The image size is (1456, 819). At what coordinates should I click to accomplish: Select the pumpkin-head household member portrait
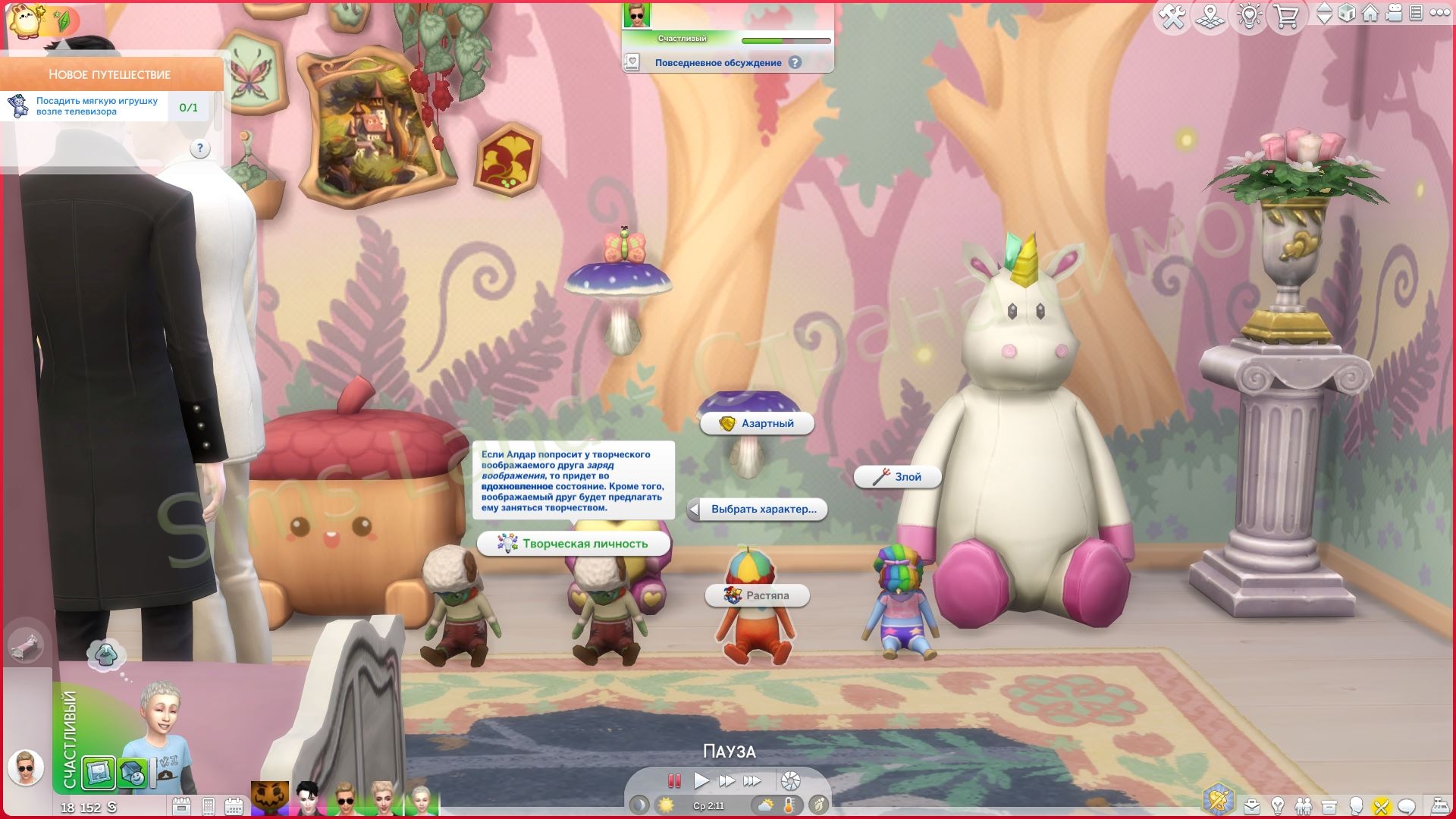(x=269, y=799)
